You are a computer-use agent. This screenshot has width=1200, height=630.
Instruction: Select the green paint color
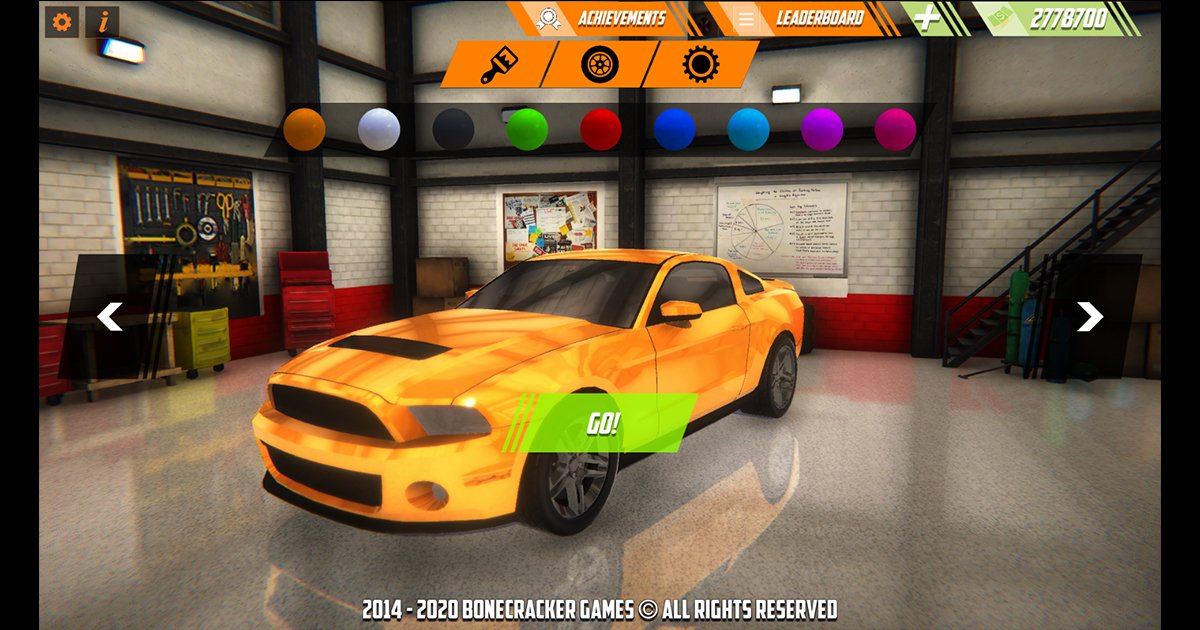point(527,130)
